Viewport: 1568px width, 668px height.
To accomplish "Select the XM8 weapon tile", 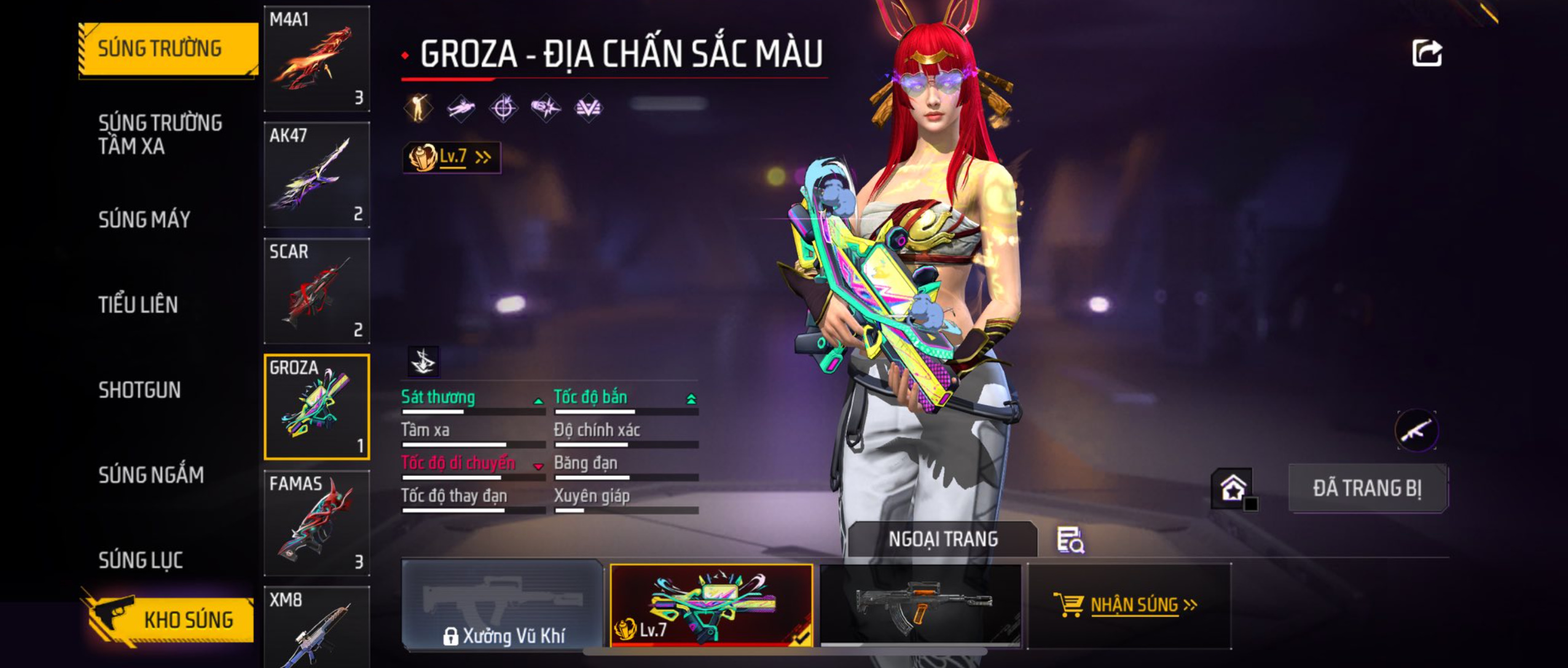I will (316, 628).
